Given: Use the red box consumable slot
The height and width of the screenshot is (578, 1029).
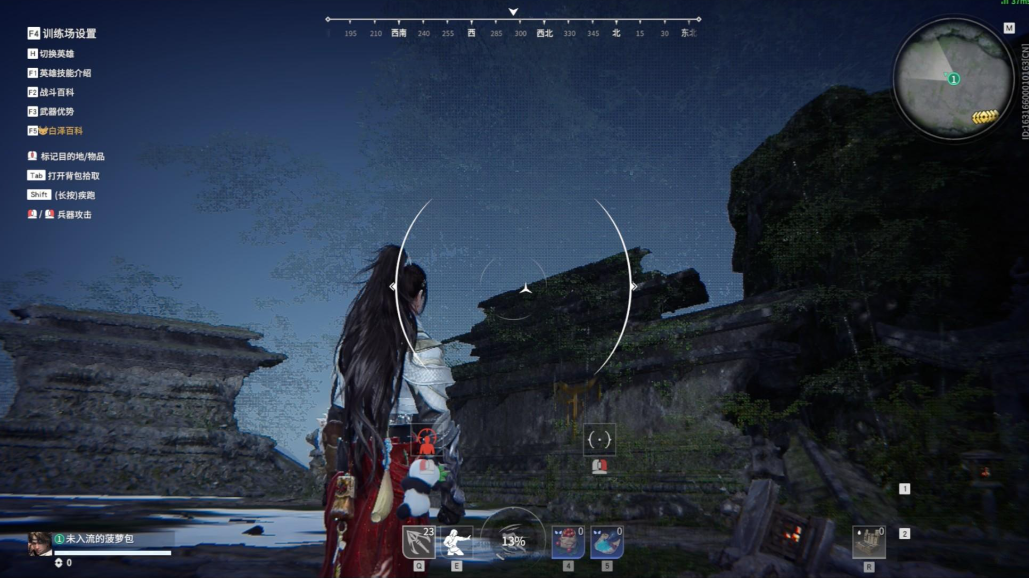Looking at the screenshot, I should click(x=568, y=542).
